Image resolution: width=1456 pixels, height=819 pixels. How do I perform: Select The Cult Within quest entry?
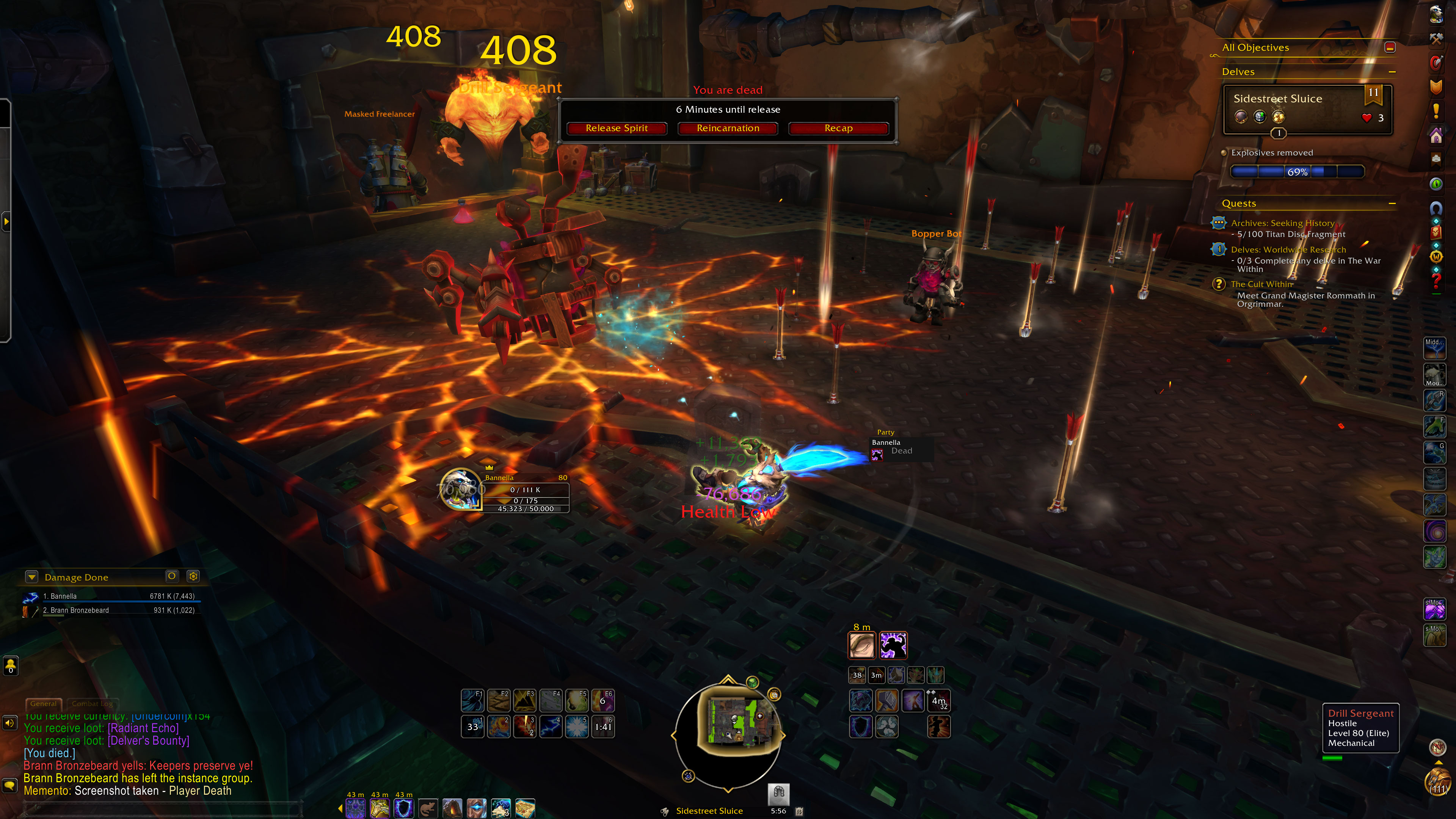[x=1261, y=284]
